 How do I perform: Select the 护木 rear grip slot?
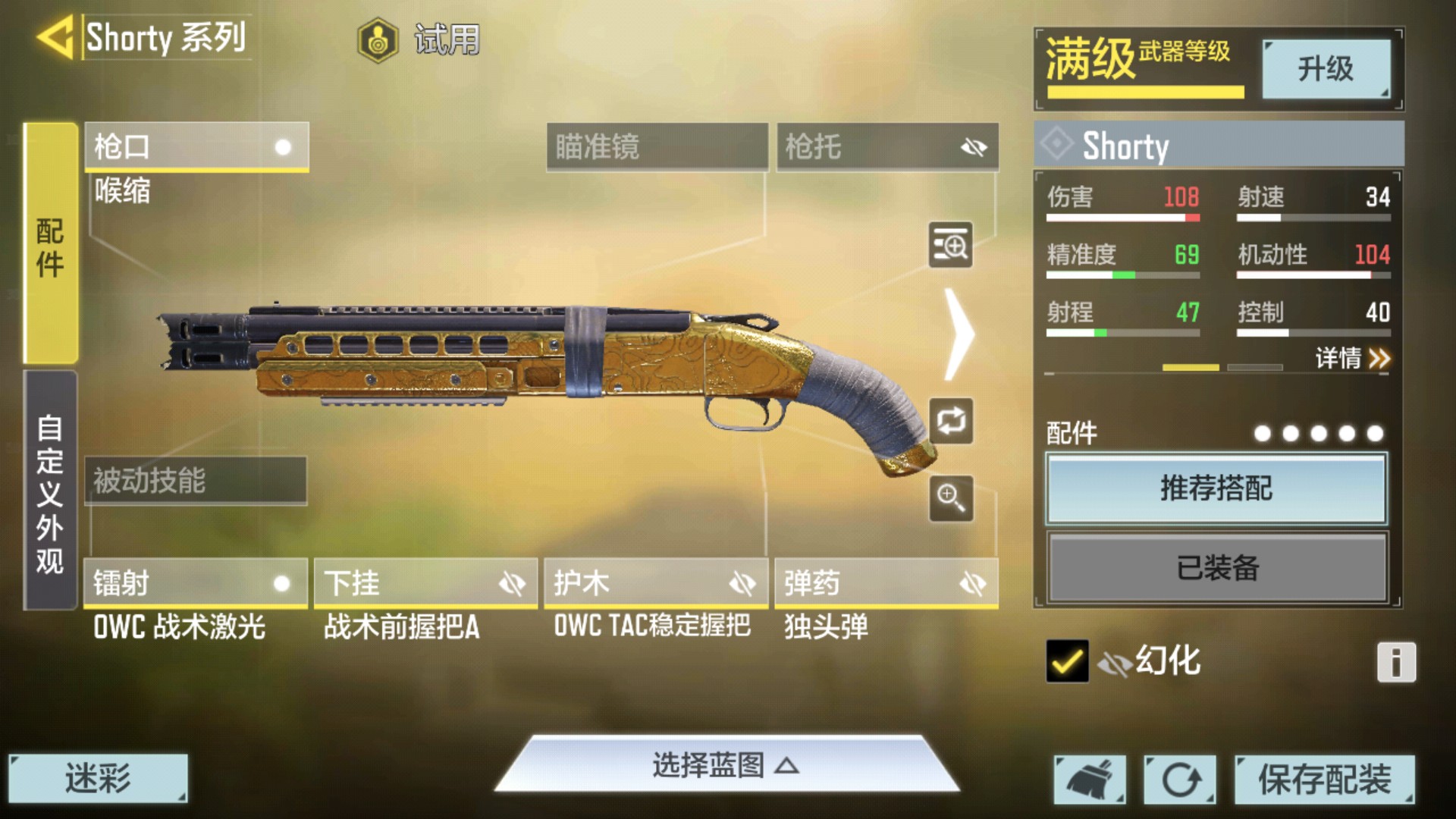click(656, 583)
